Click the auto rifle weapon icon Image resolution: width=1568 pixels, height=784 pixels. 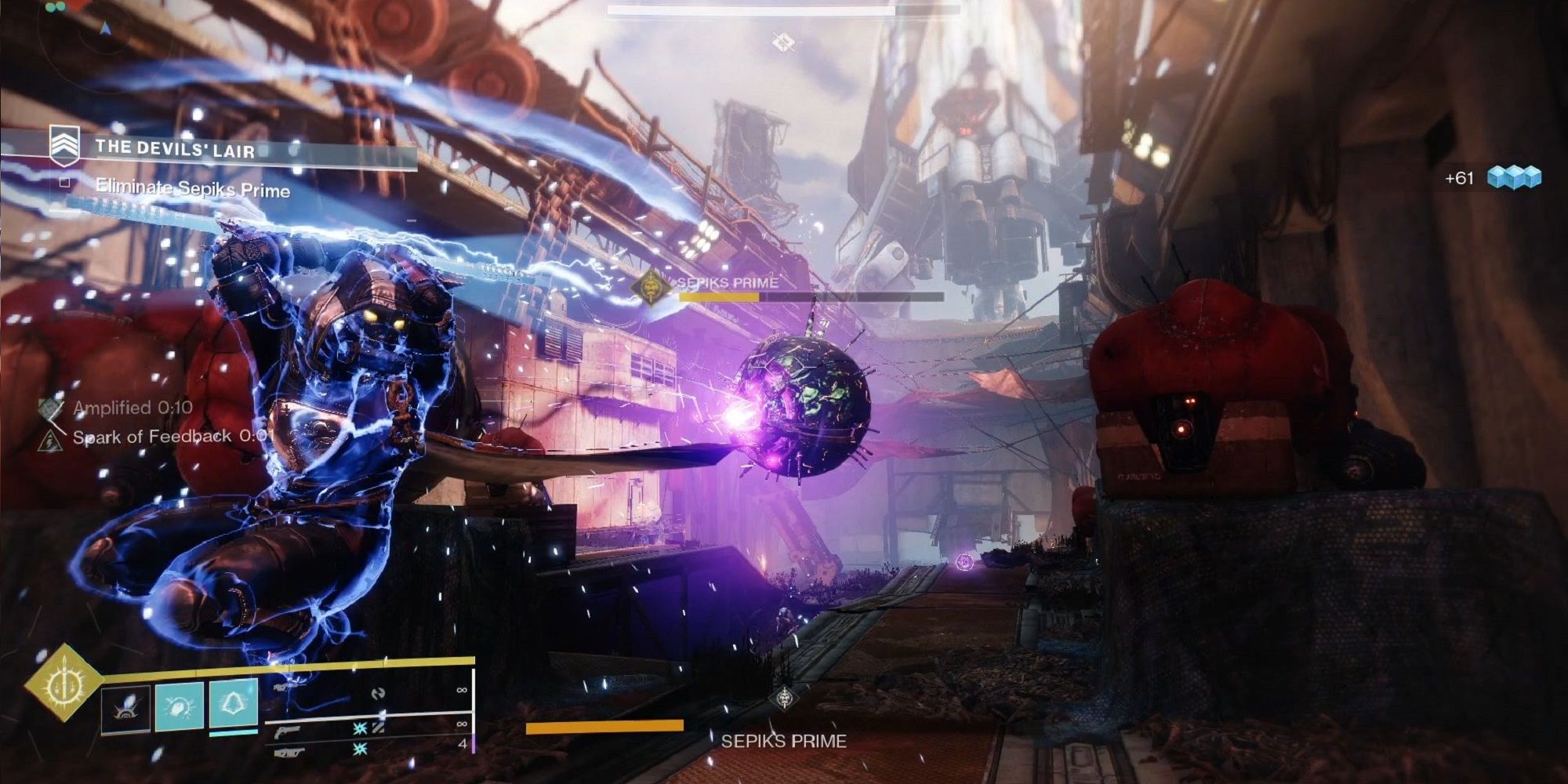coord(288,753)
